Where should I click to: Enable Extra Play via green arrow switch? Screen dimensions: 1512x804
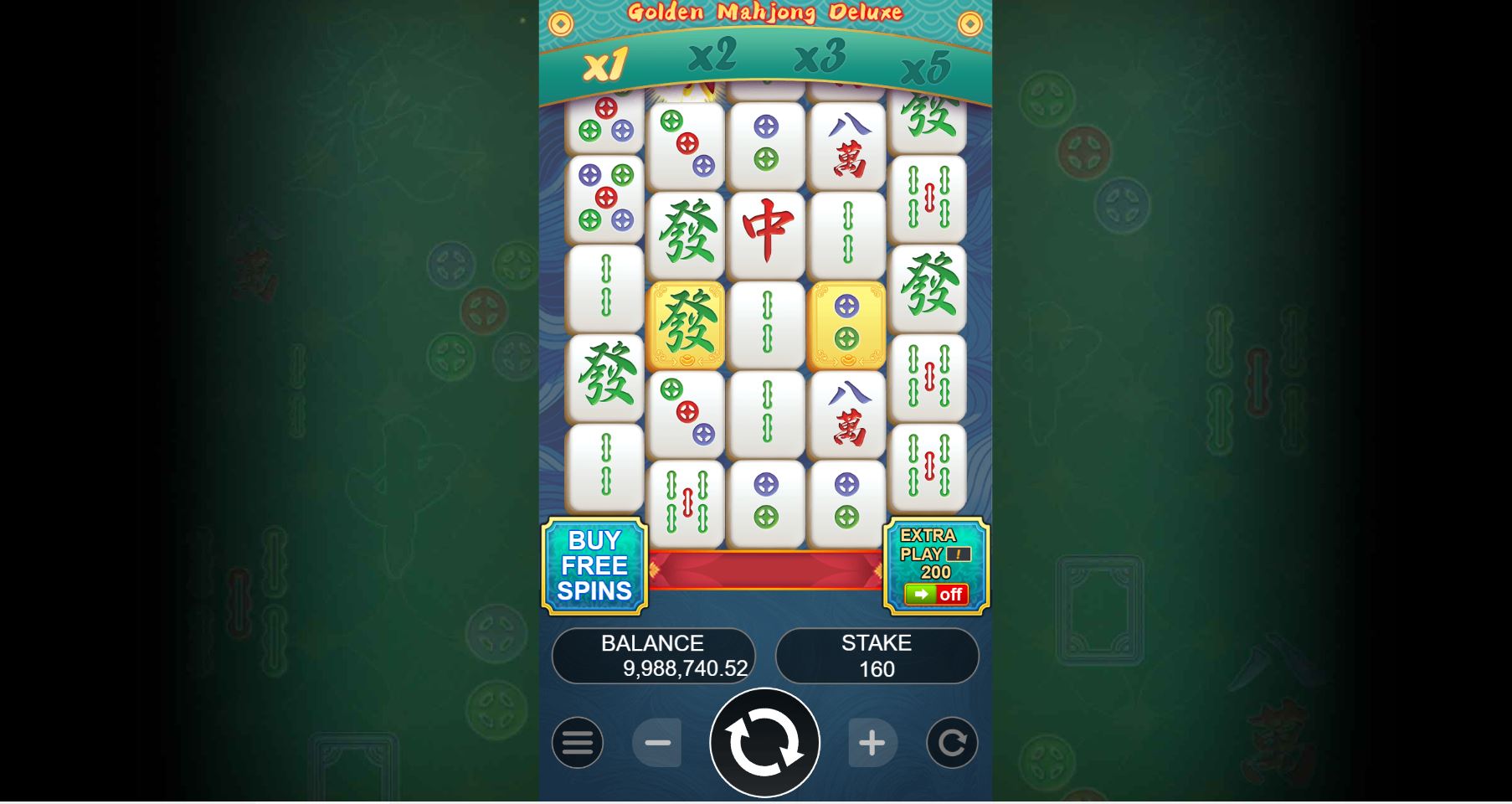click(920, 595)
